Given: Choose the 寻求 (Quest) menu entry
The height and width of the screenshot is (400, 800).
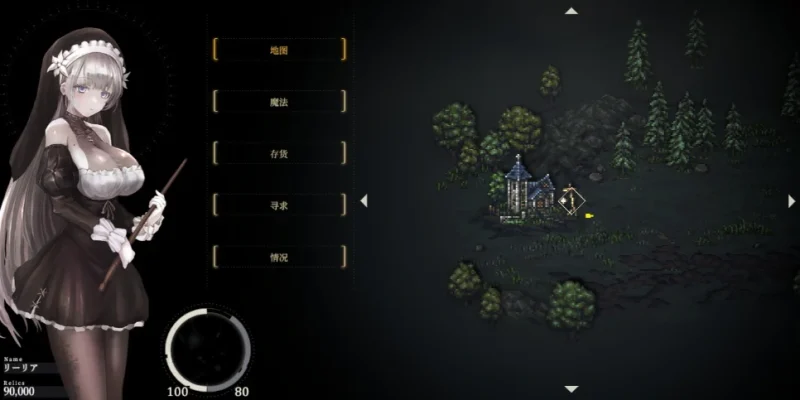Looking at the screenshot, I should coord(279,205).
